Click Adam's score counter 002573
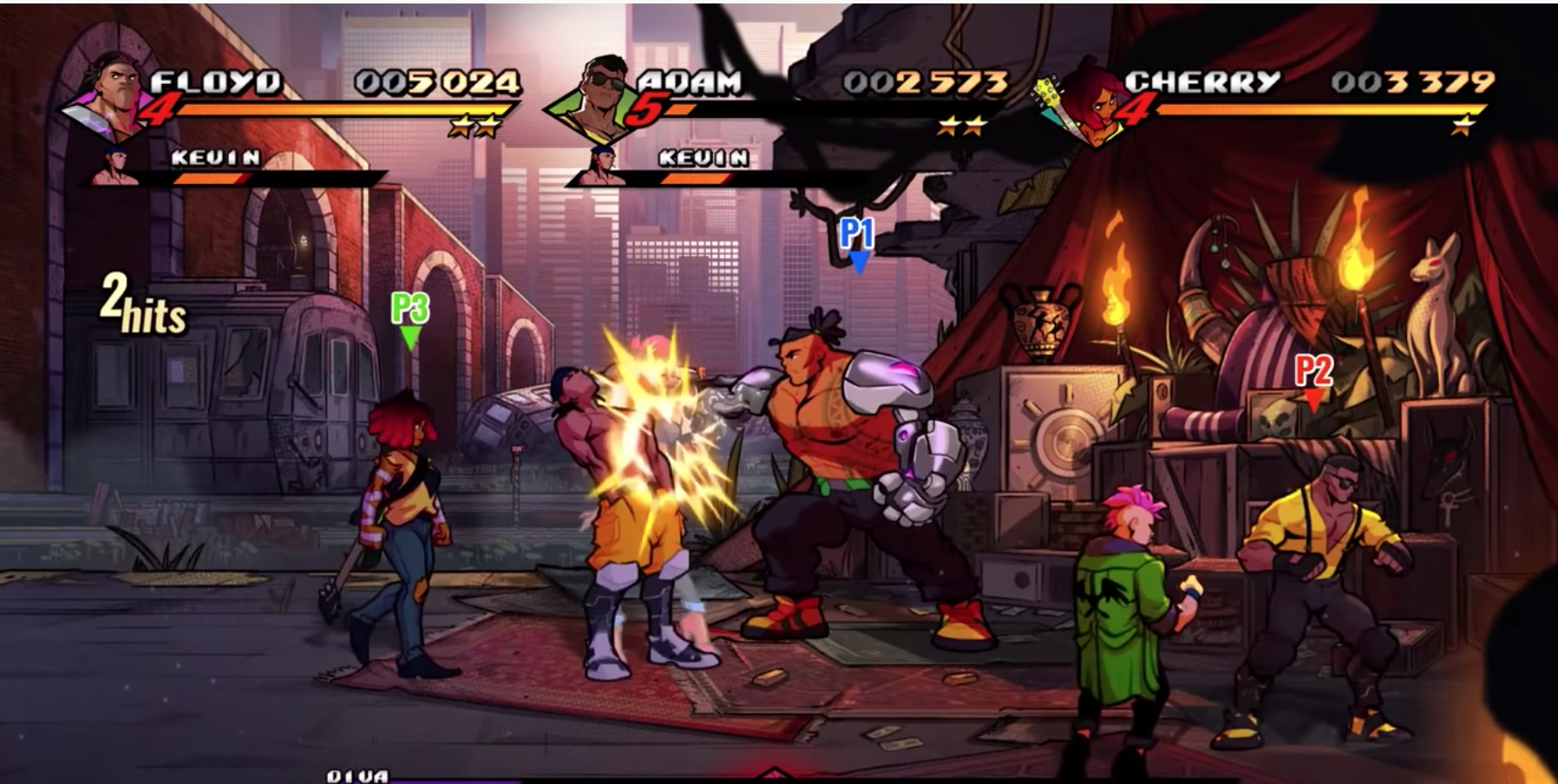The width and height of the screenshot is (1558, 784). click(926, 81)
